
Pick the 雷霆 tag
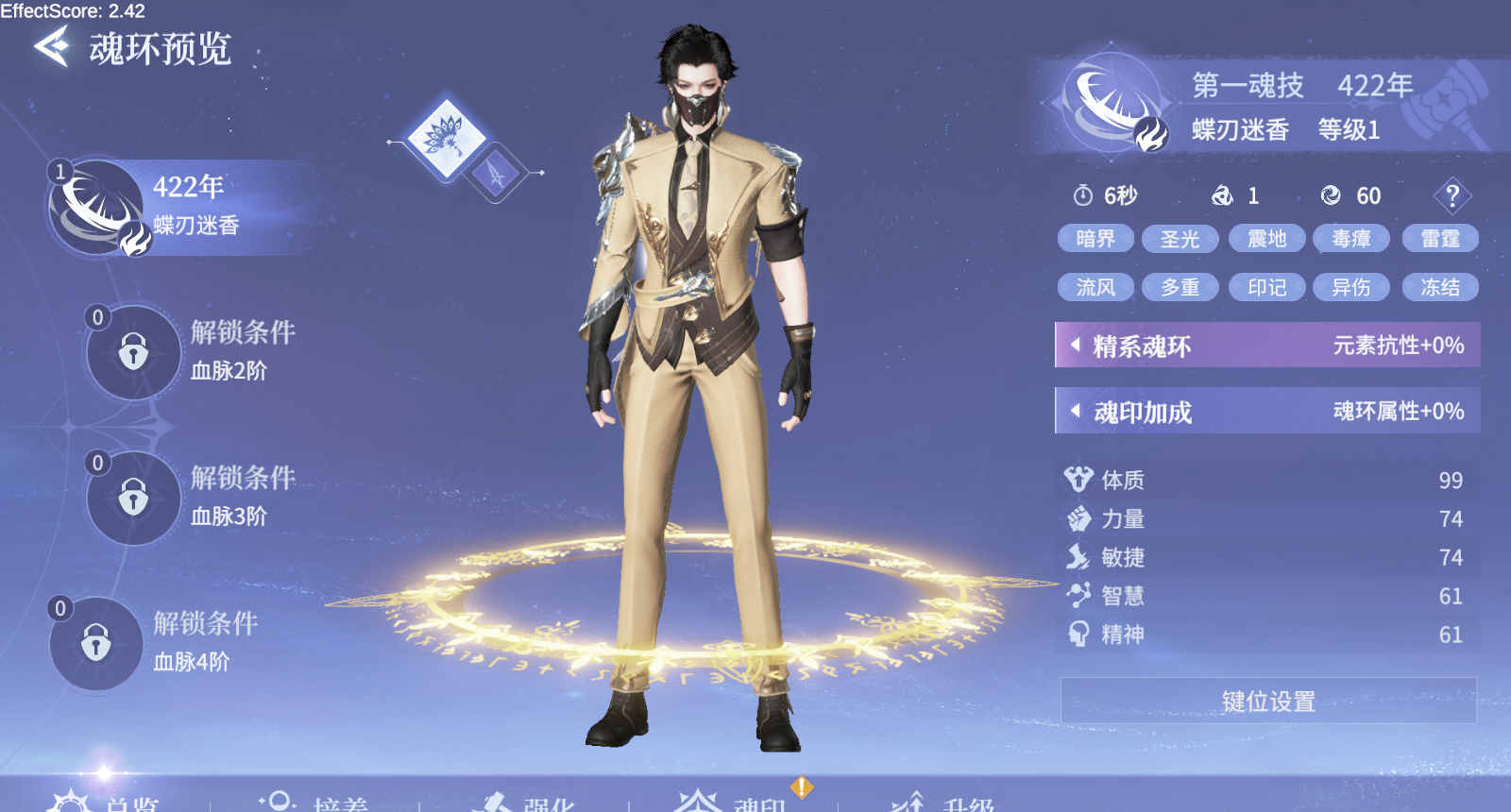[1440, 239]
